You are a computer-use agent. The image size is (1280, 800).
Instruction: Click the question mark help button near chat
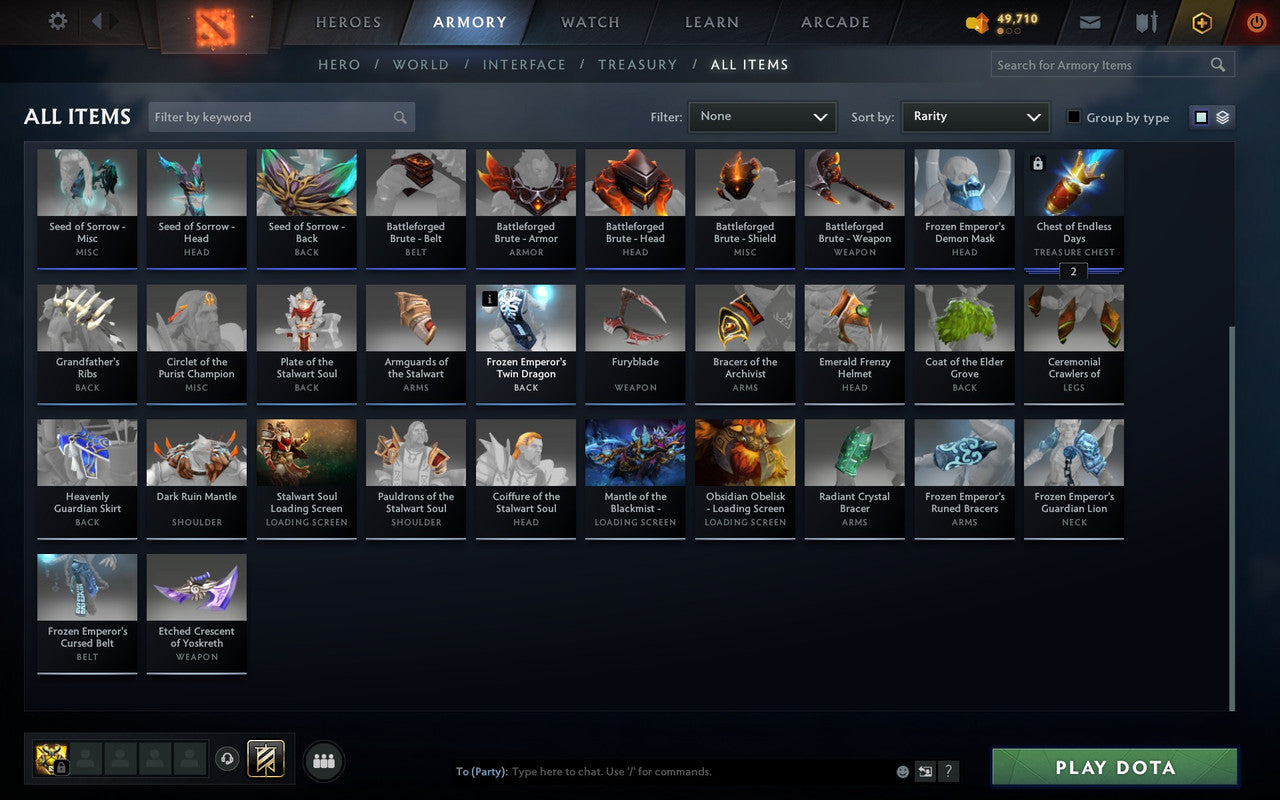coord(948,771)
